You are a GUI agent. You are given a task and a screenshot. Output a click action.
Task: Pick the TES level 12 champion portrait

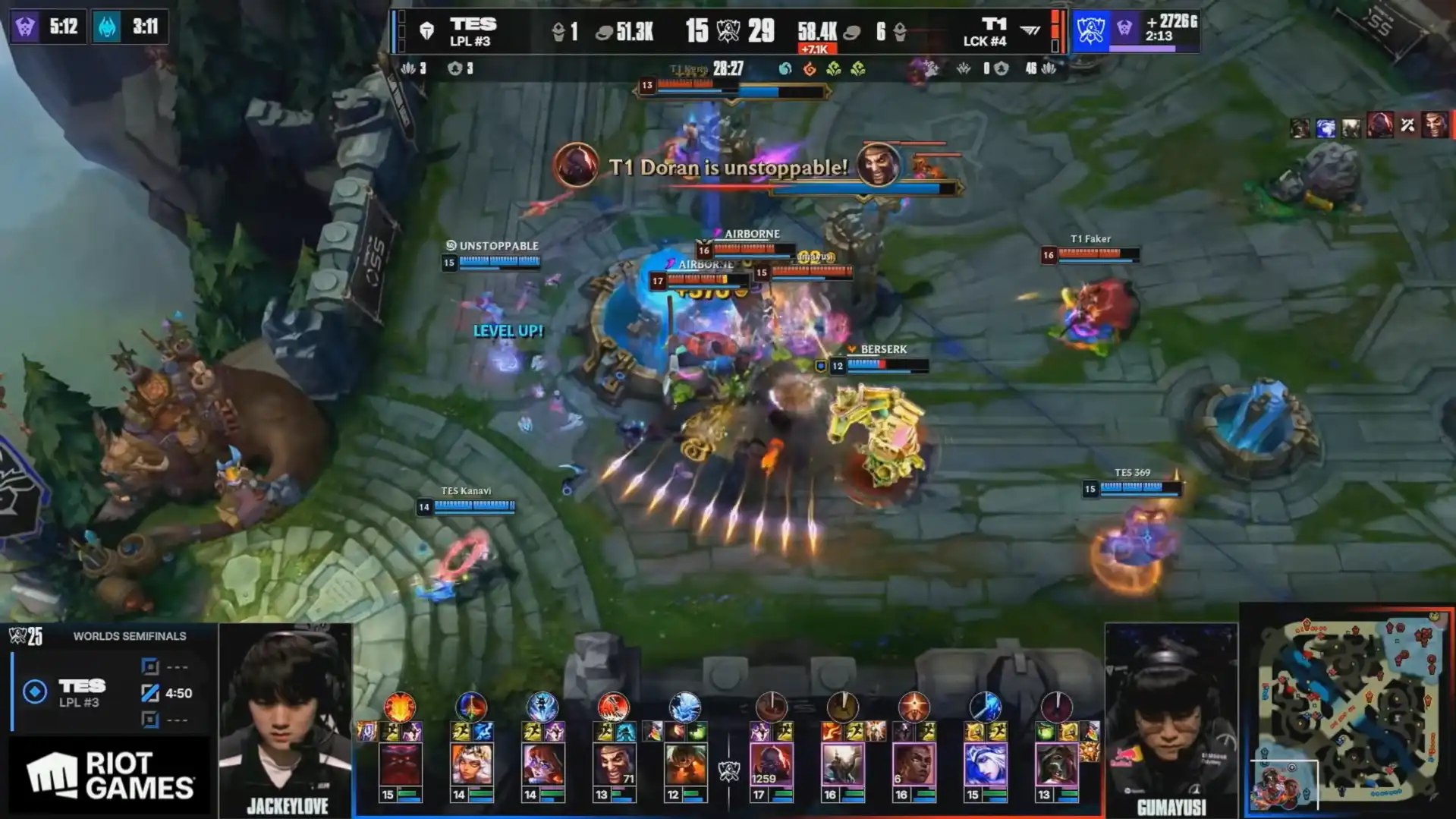point(684,765)
